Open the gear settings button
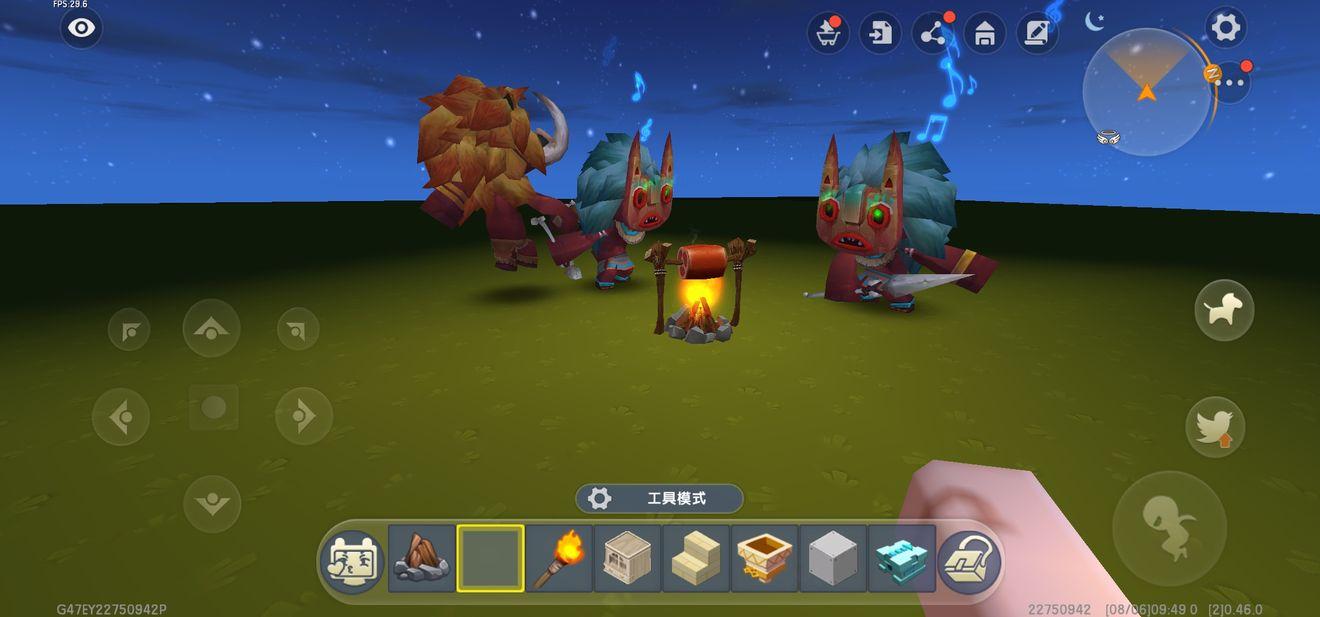This screenshot has height=617, width=1320. 1225,28
